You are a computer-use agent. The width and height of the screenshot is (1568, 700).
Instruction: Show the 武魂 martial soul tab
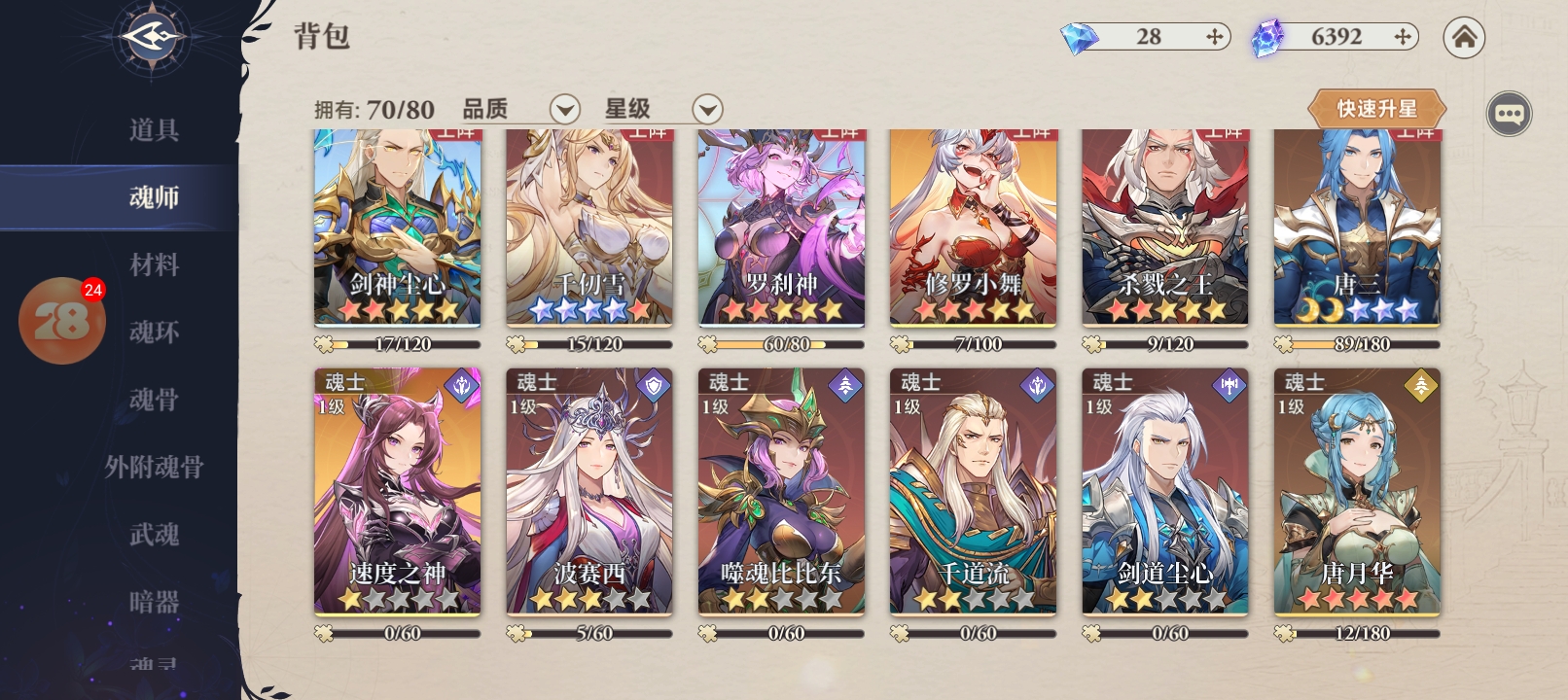pyautogui.click(x=154, y=535)
